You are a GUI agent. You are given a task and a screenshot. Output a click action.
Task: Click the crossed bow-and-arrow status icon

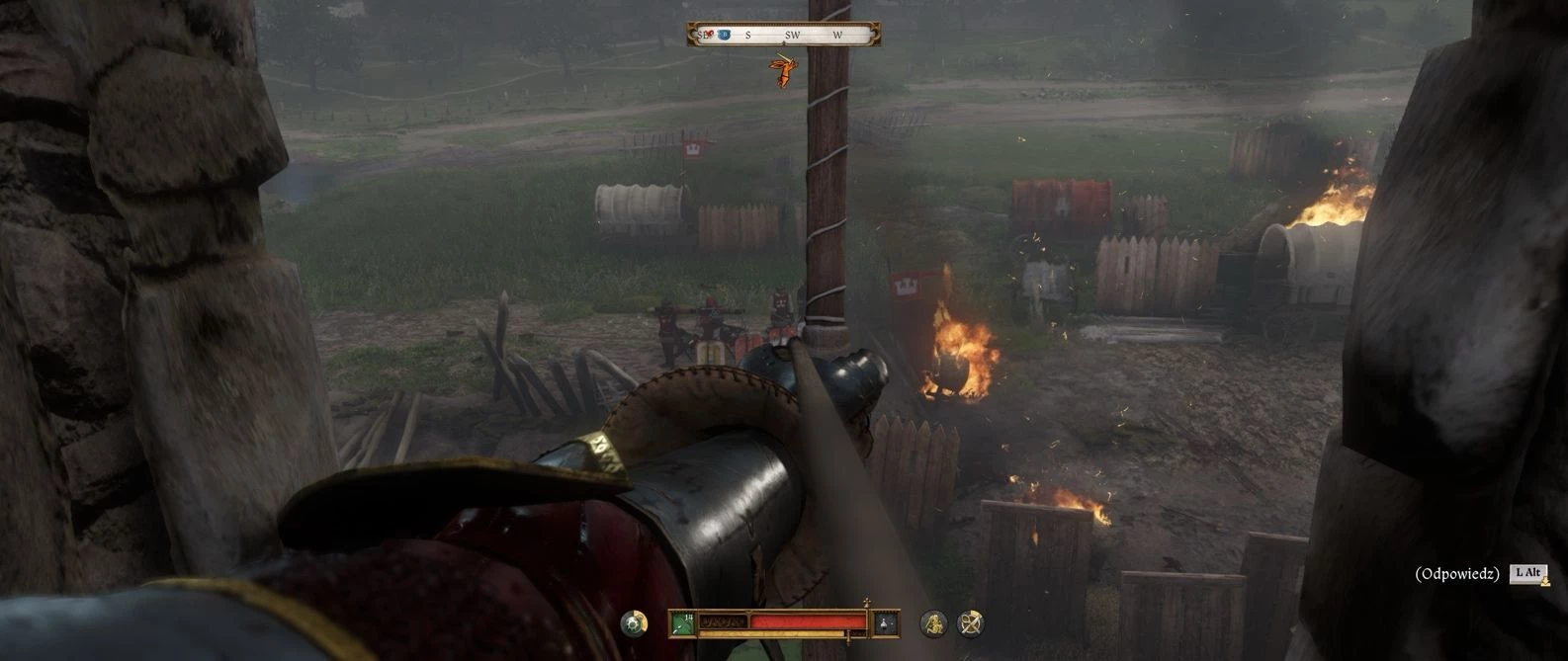[971, 622]
